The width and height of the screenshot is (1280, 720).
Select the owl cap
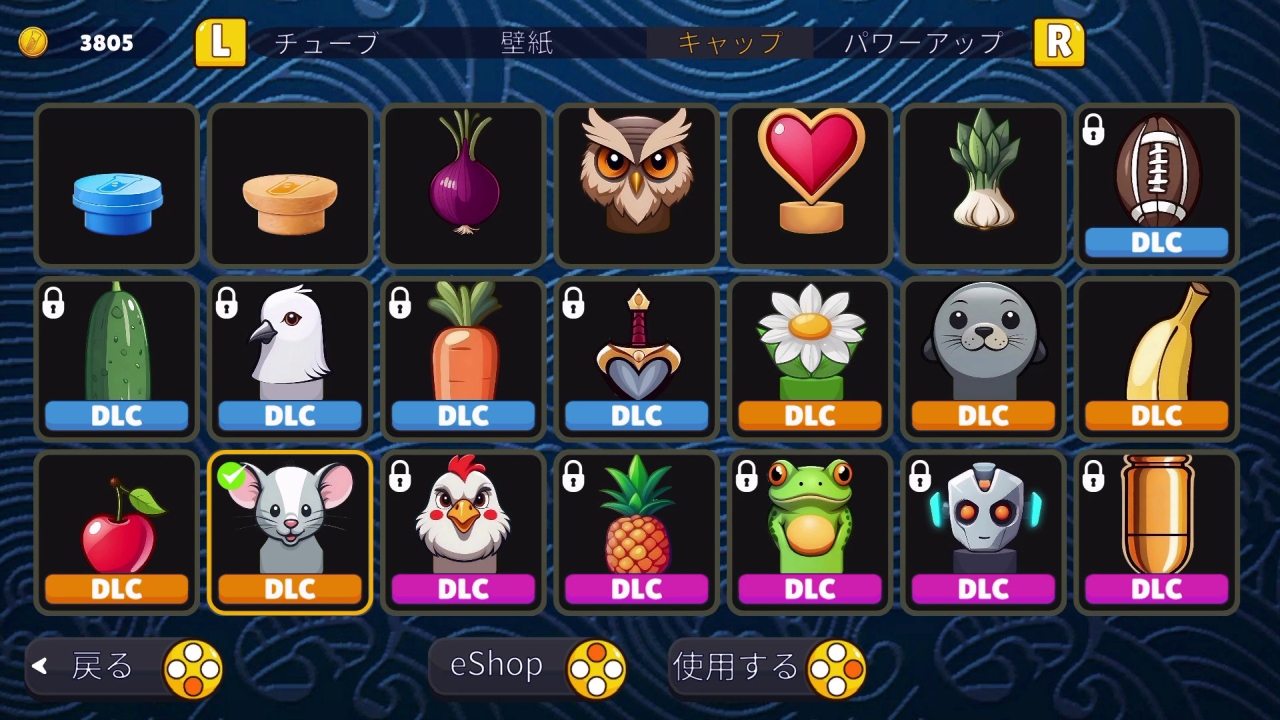pos(636,186)
